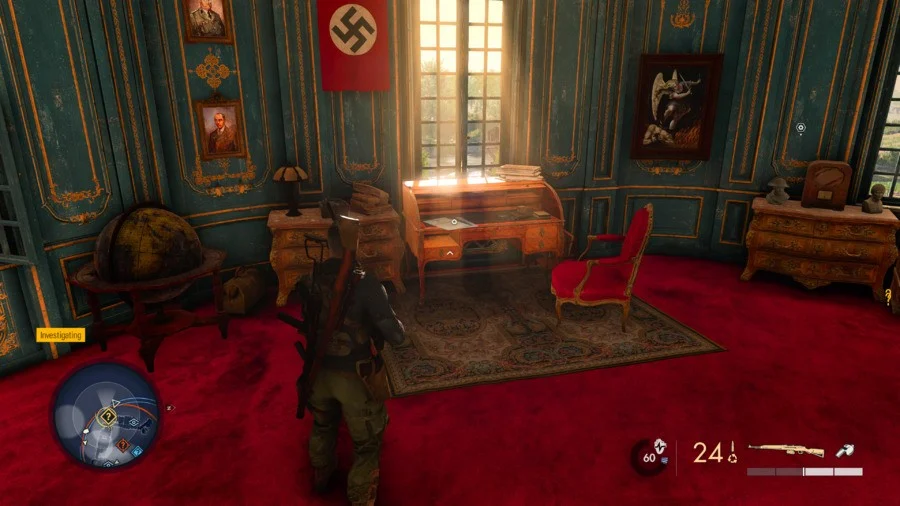Choose the whistle item icon
The height and width of the screenshot is (506, 900).
pos(844,451)
